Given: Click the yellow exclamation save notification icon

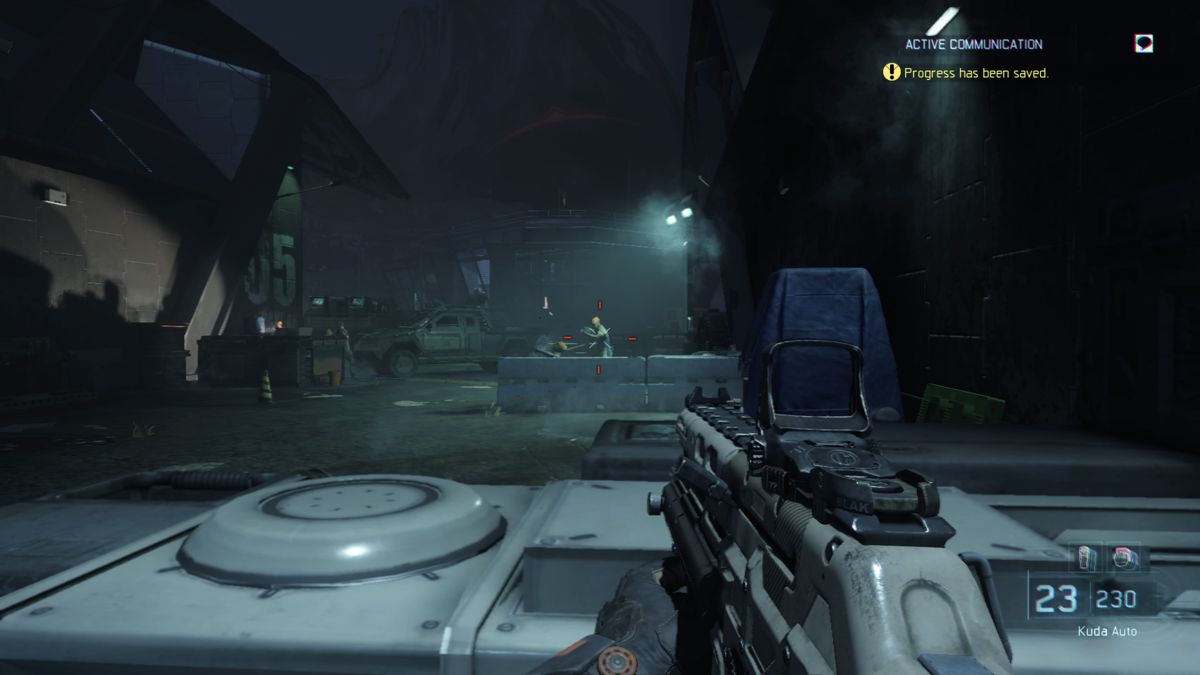Looking at the screenshot, I should point(891,72).
